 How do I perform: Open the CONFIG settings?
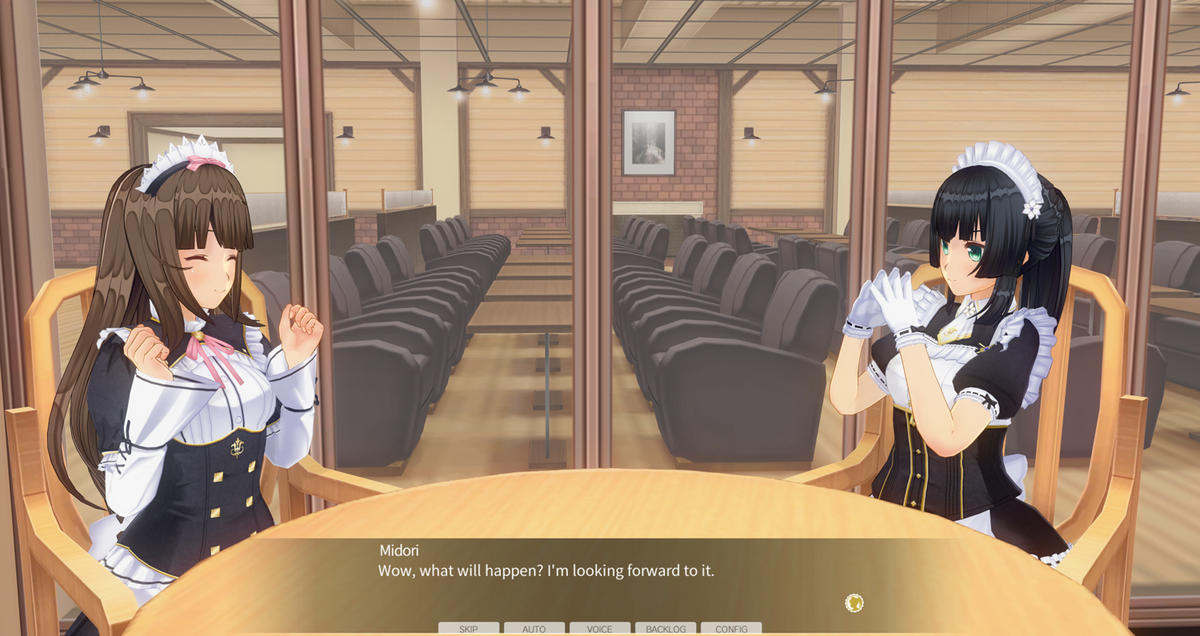pyautogui.click(x=731, y=629)
